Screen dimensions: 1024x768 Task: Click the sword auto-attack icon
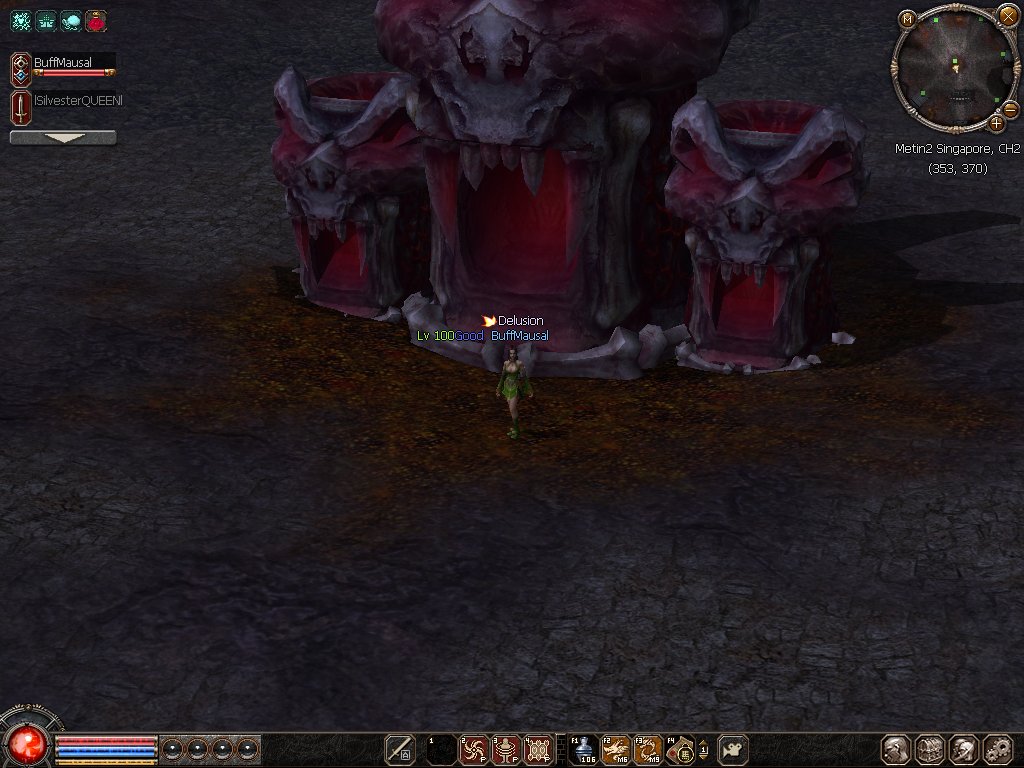400,749
